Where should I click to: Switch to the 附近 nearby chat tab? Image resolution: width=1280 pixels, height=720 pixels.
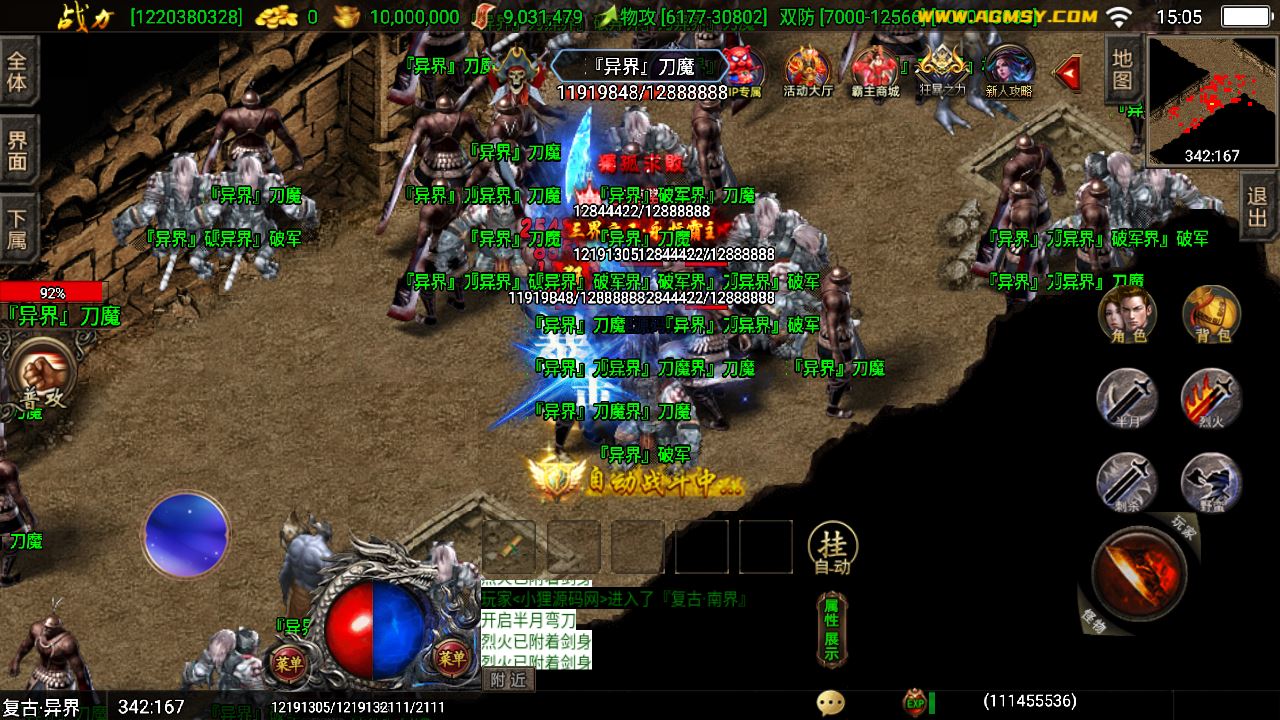point(509,680)
